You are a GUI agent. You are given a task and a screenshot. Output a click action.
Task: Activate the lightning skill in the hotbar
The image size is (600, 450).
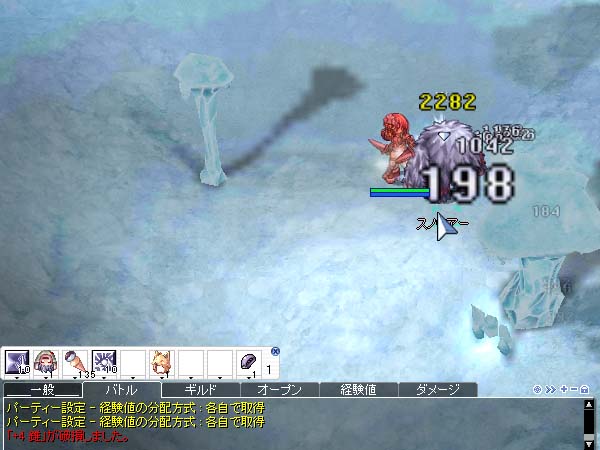[18, 361]
